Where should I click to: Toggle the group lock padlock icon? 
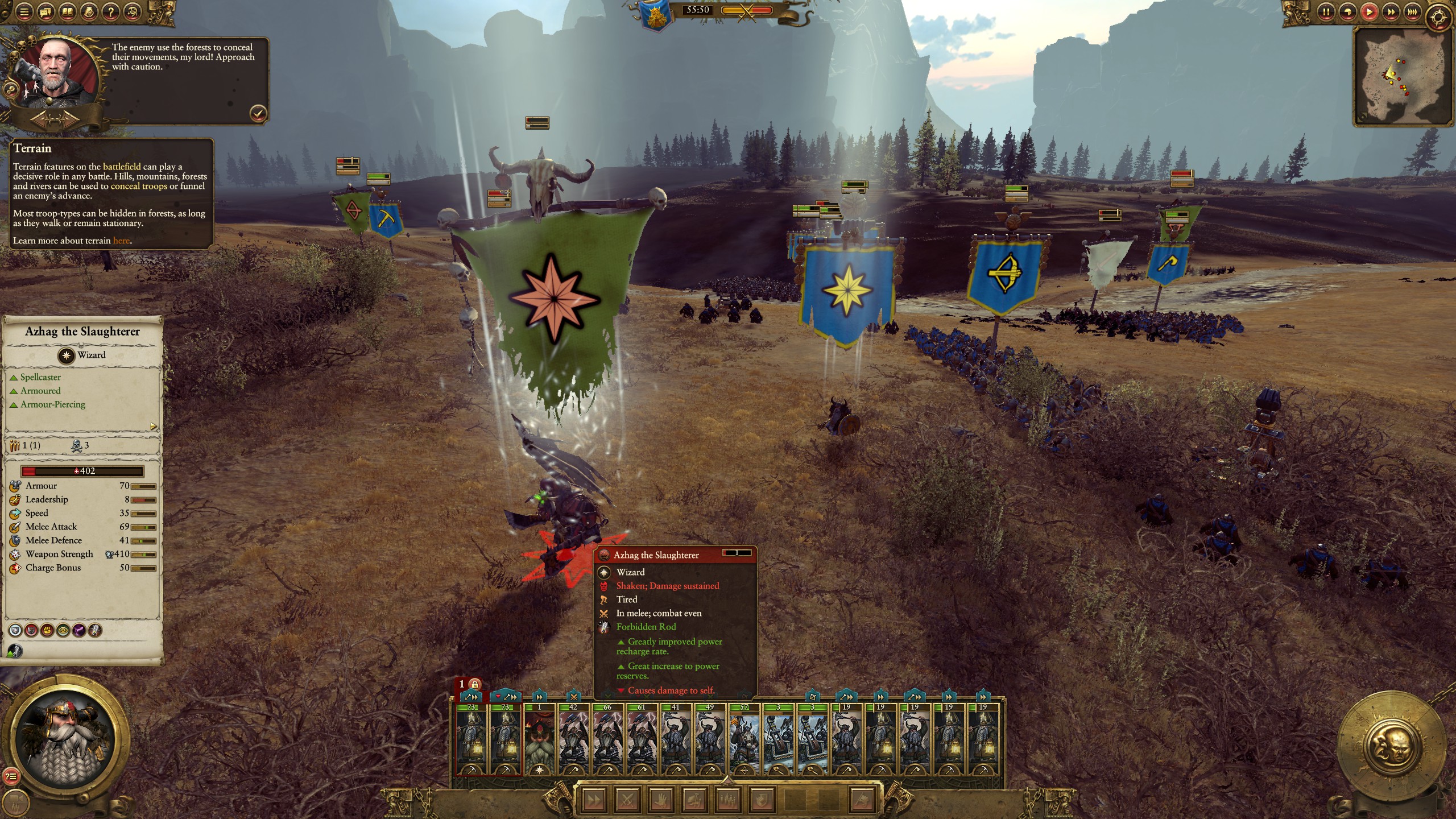point(475,684)
